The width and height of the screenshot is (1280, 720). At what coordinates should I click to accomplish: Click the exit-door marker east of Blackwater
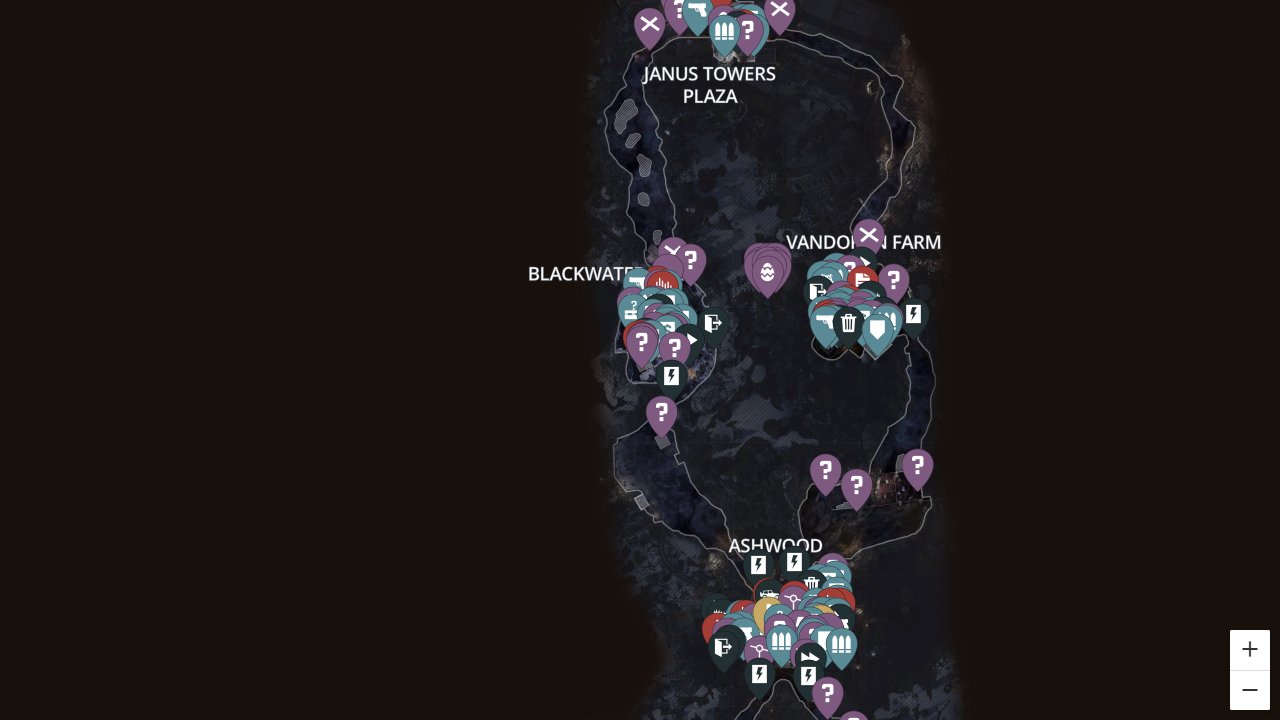(x=713, y=323)
